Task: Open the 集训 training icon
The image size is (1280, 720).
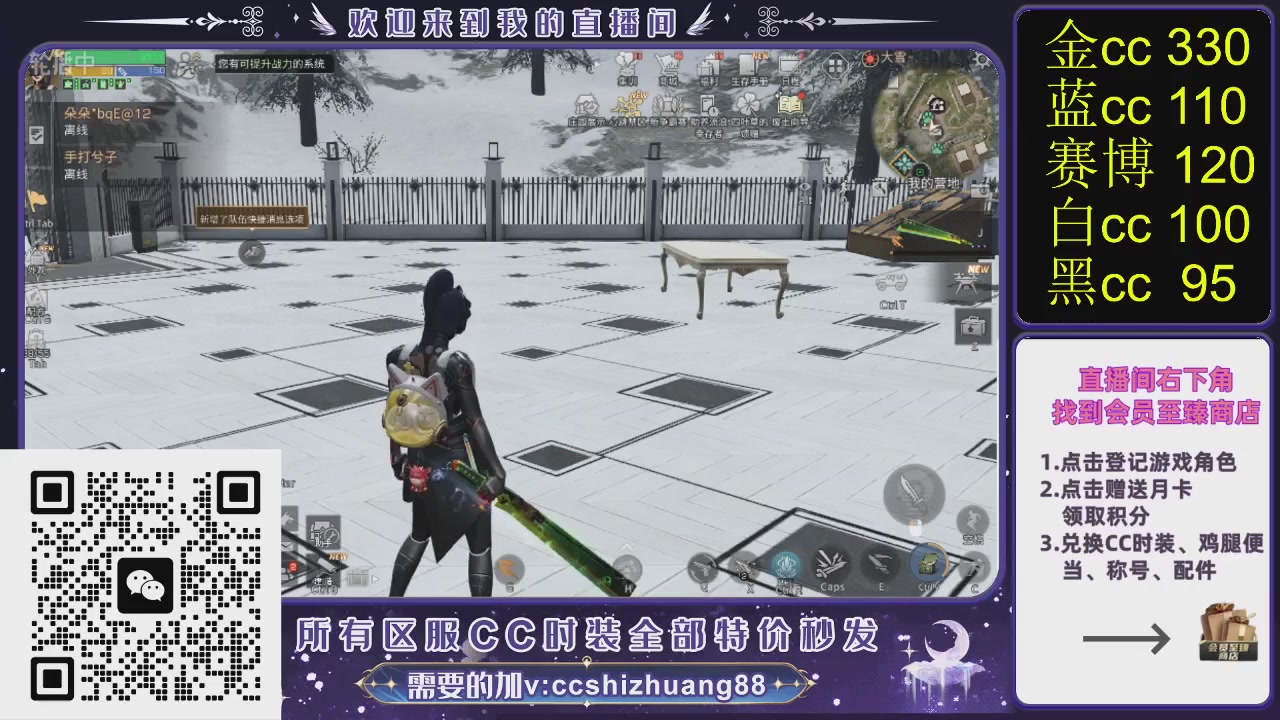Action: pyautogui.click(x=627, y=63)
